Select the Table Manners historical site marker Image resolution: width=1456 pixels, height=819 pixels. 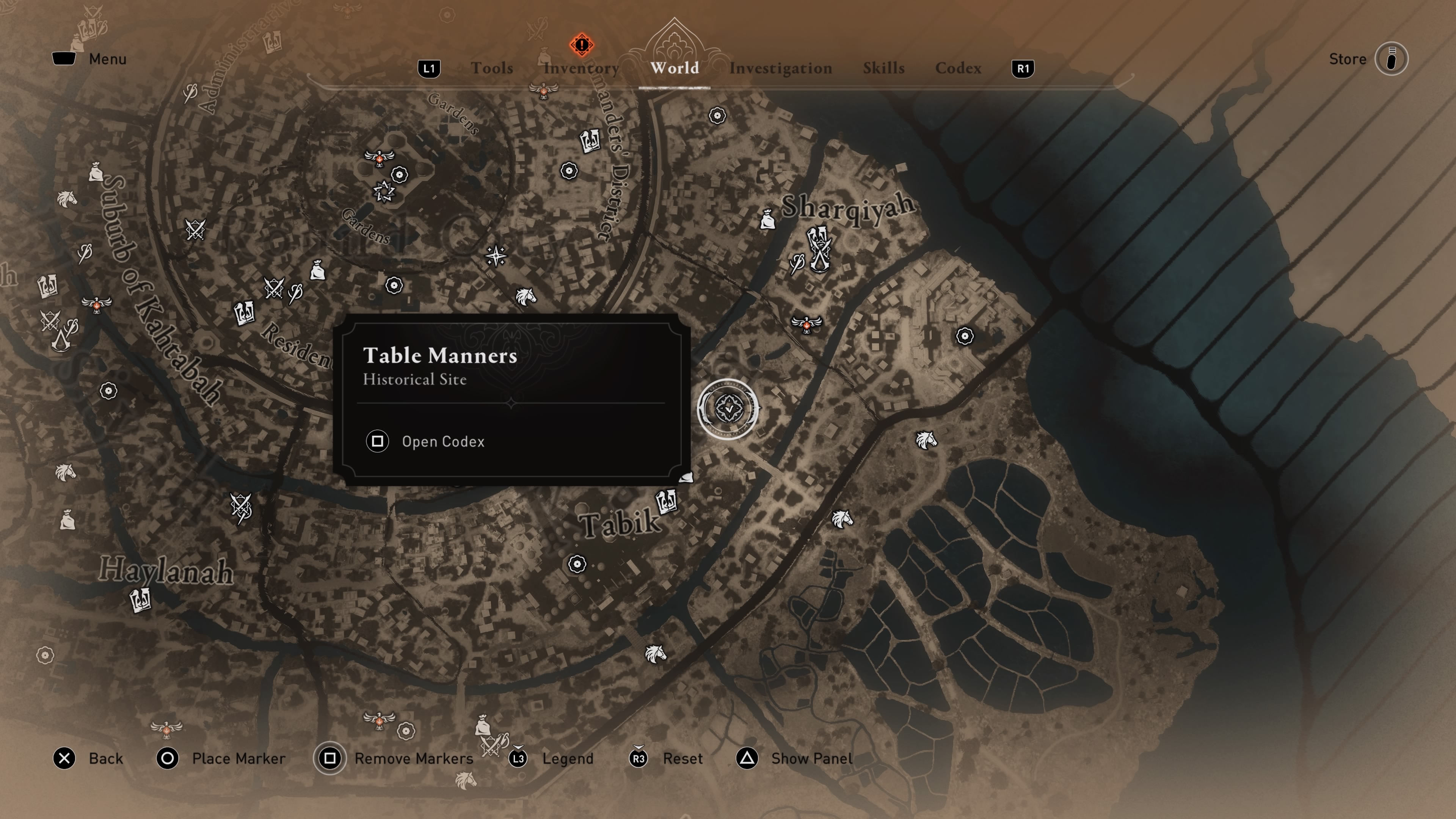click(728, 409)
